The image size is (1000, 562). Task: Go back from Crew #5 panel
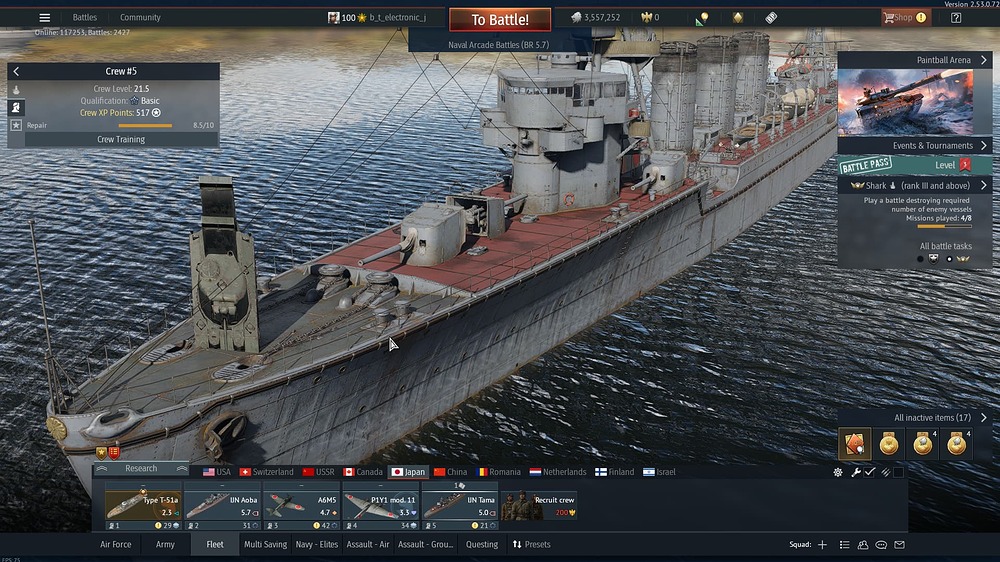click(x=16, y=72)
